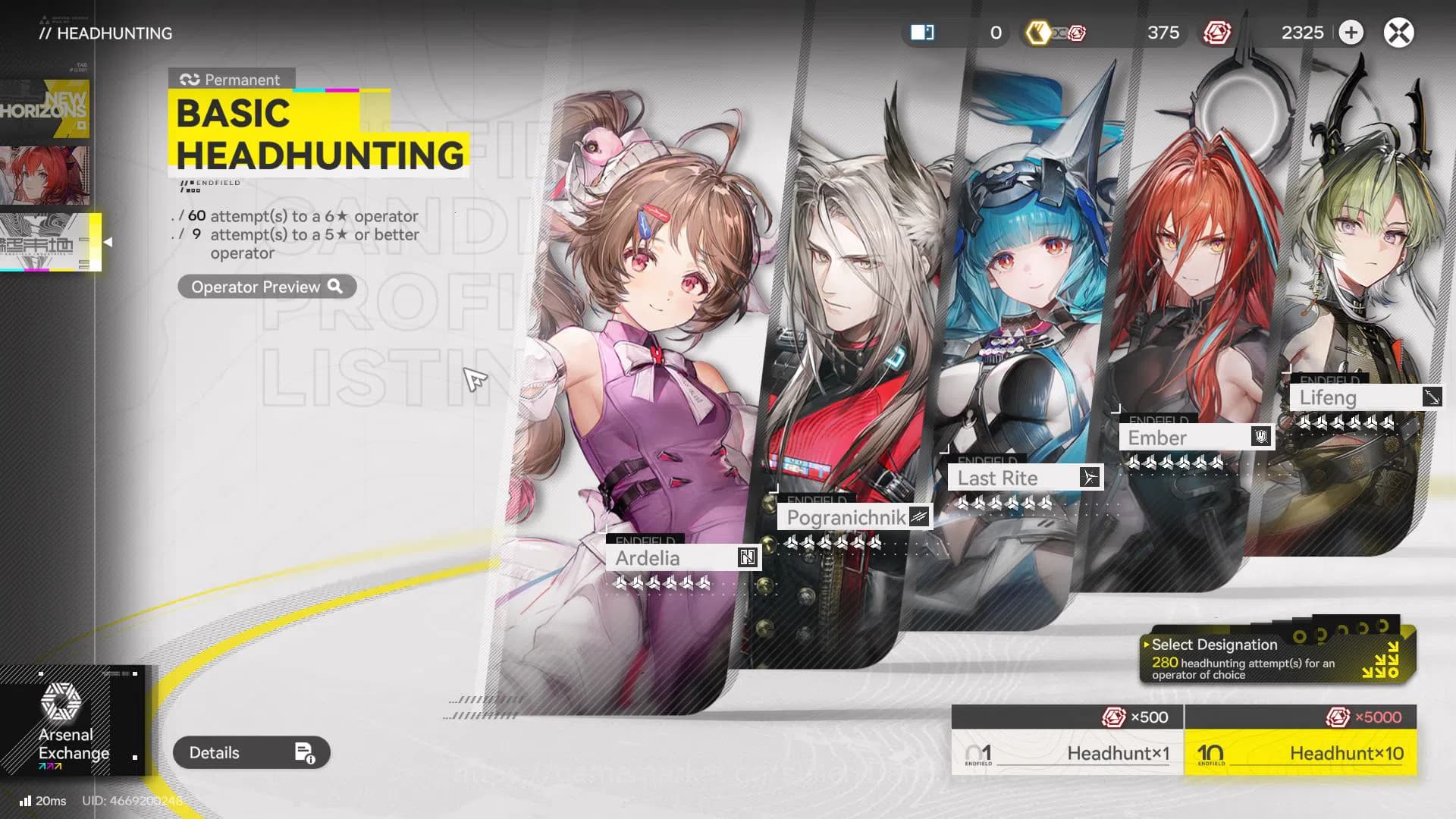Click the plus icon to purchase more currency
1456x819 pixels.
pos(1351,33)
